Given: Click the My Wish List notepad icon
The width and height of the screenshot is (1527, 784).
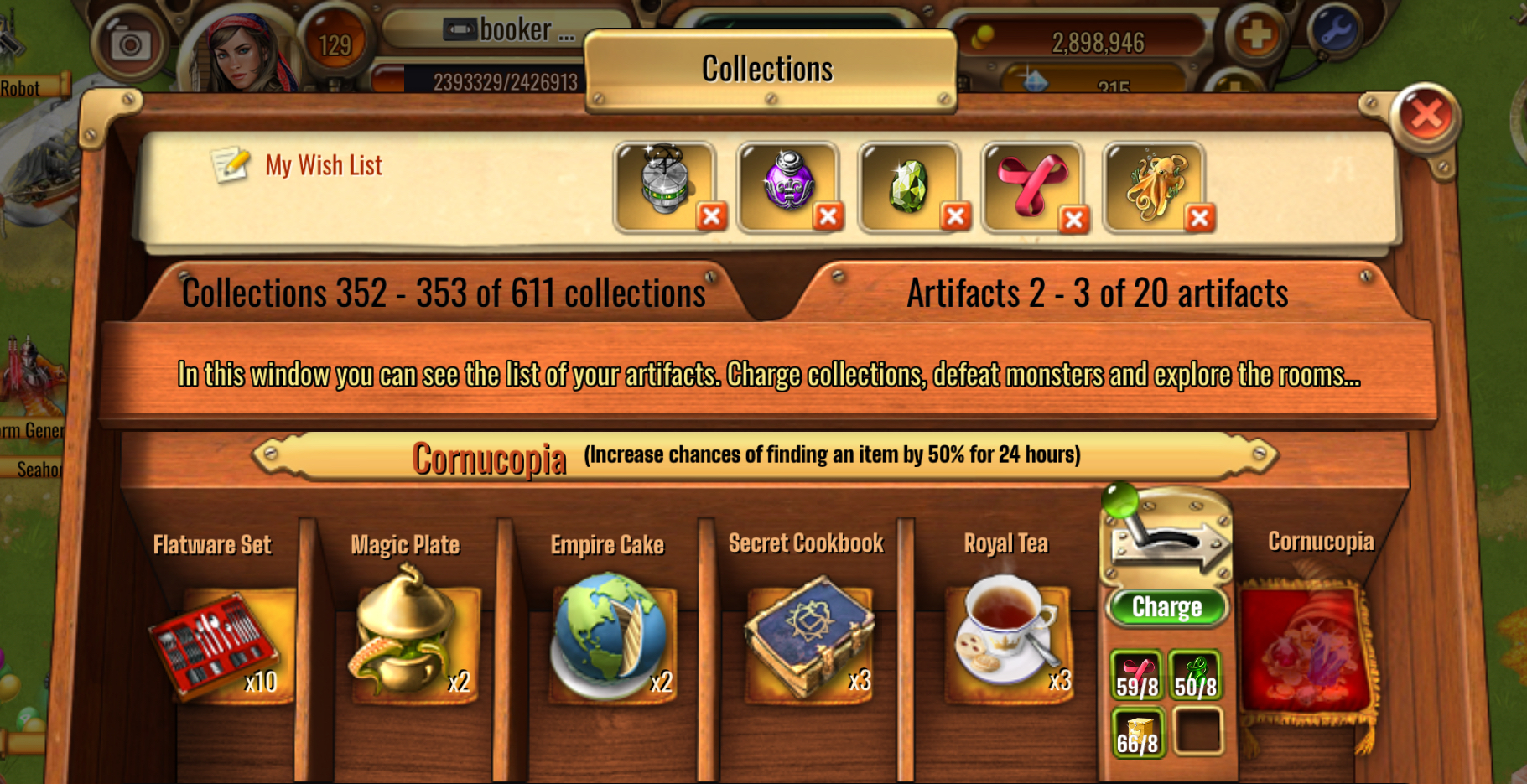Looking at the screenshot, I should 230,164.
